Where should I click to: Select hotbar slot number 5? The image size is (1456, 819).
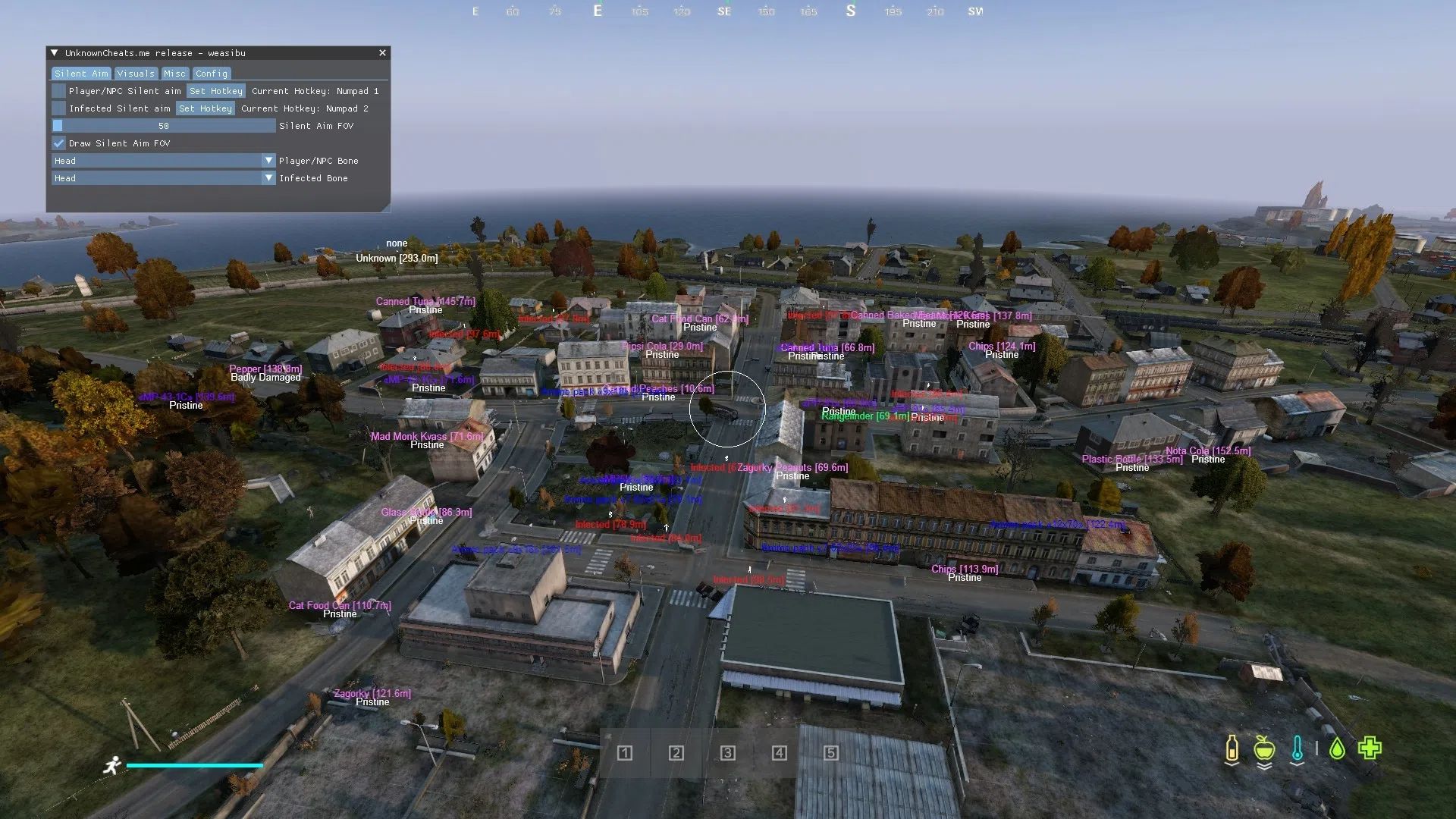tap(831, 753)
